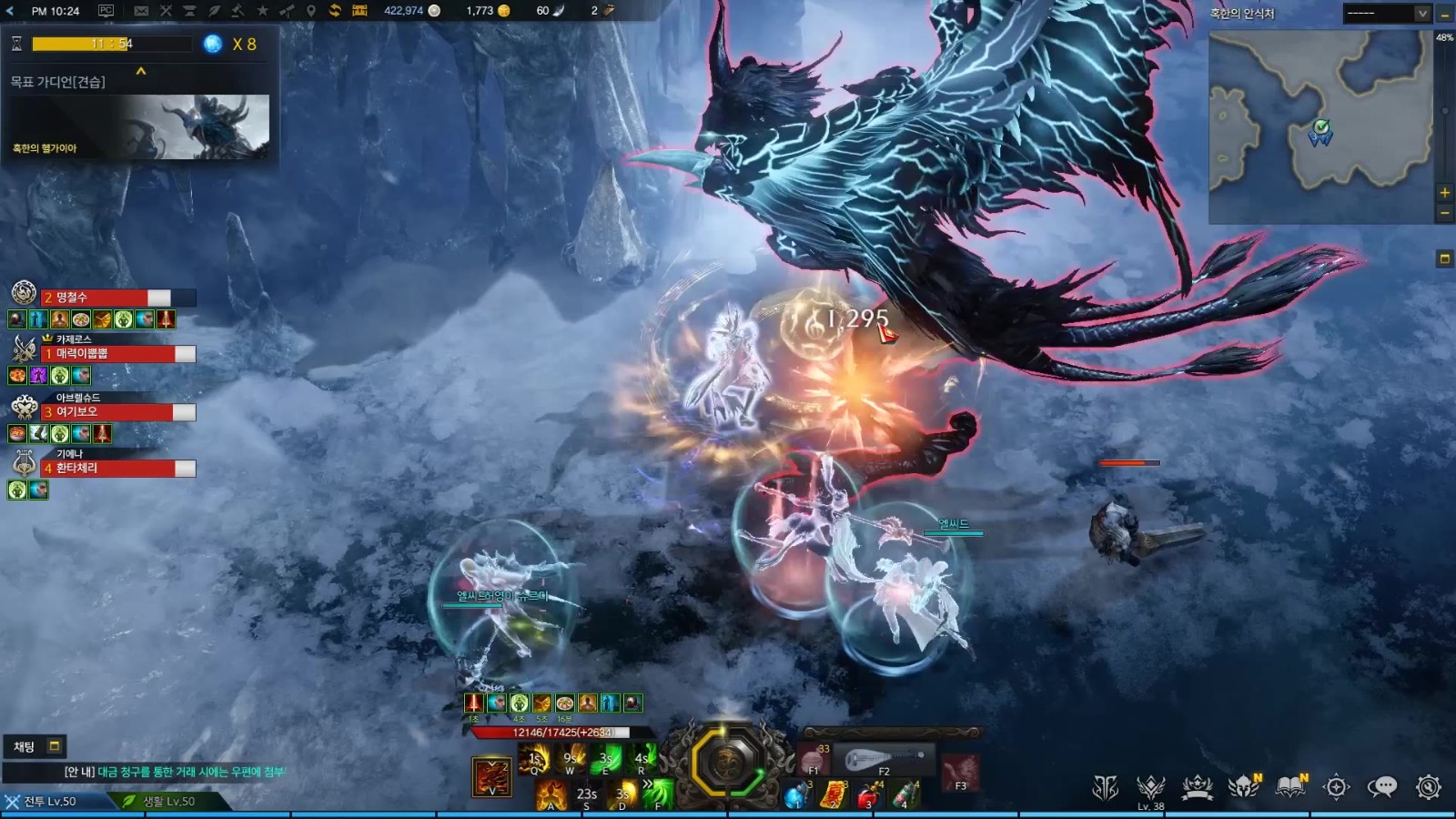Image resolution: width=1456 pixels, height=819 pixels.
Task: Open settings via the gear wrench icon
Action: 1428,787
